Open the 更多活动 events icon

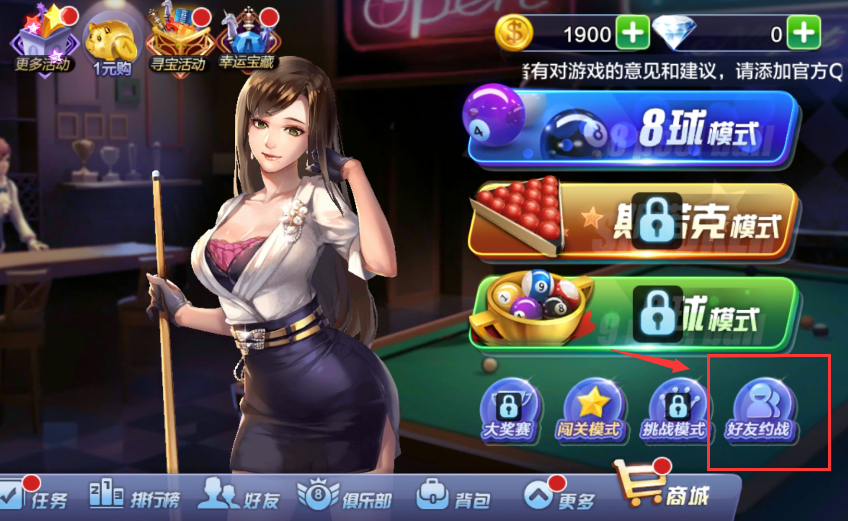40,40
